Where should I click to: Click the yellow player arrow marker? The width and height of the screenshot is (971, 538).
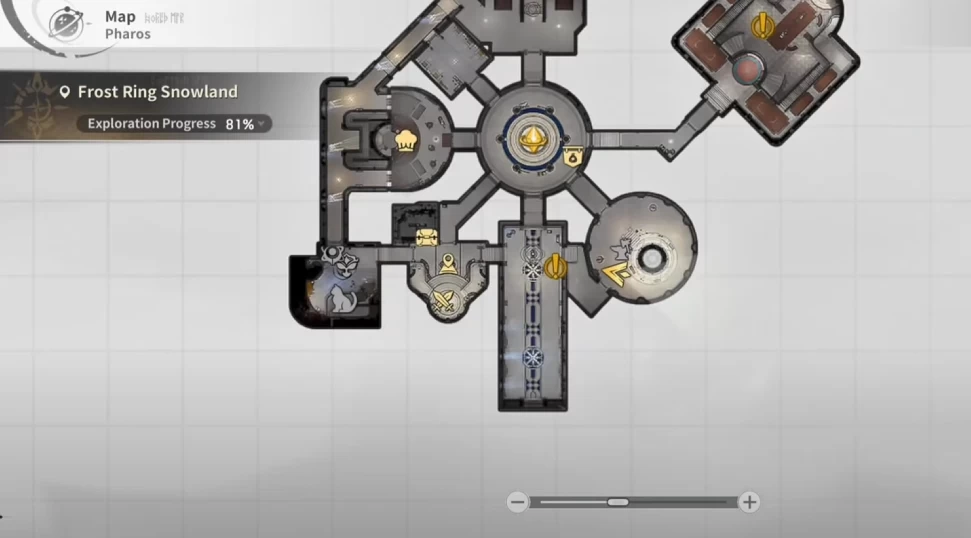click(616, 269)
